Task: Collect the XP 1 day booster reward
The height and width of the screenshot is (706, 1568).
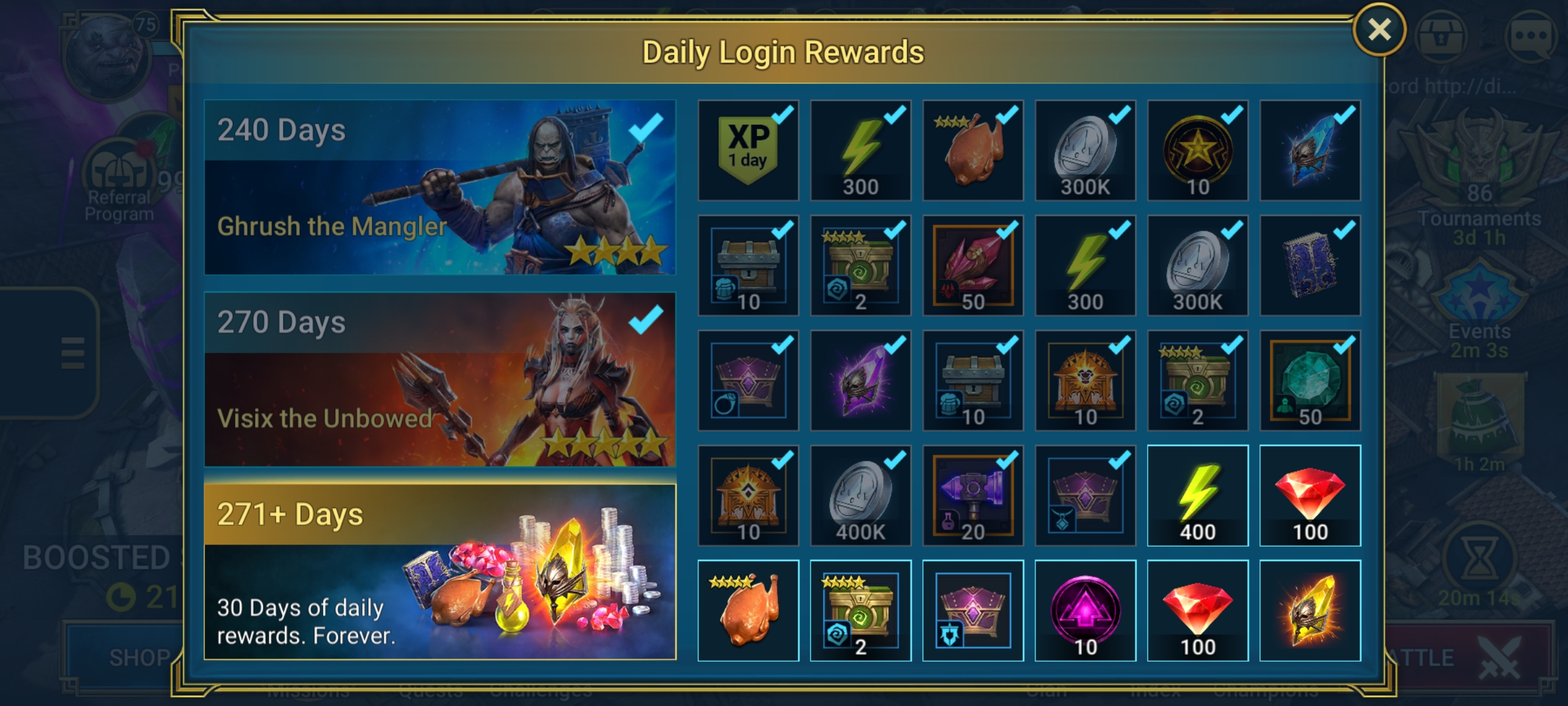Action: pos(747,149)
